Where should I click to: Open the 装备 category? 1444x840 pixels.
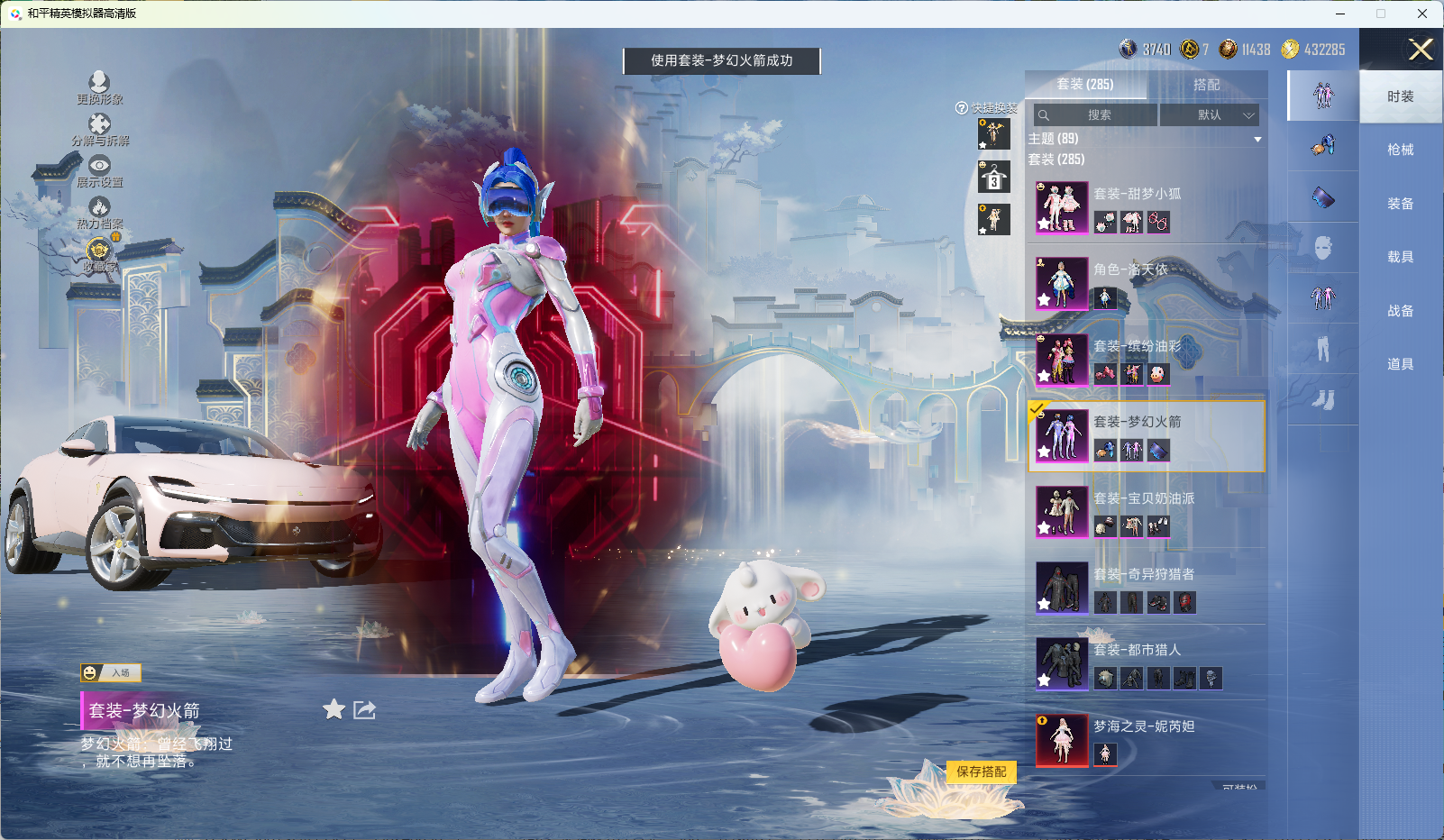[1400, 204]
